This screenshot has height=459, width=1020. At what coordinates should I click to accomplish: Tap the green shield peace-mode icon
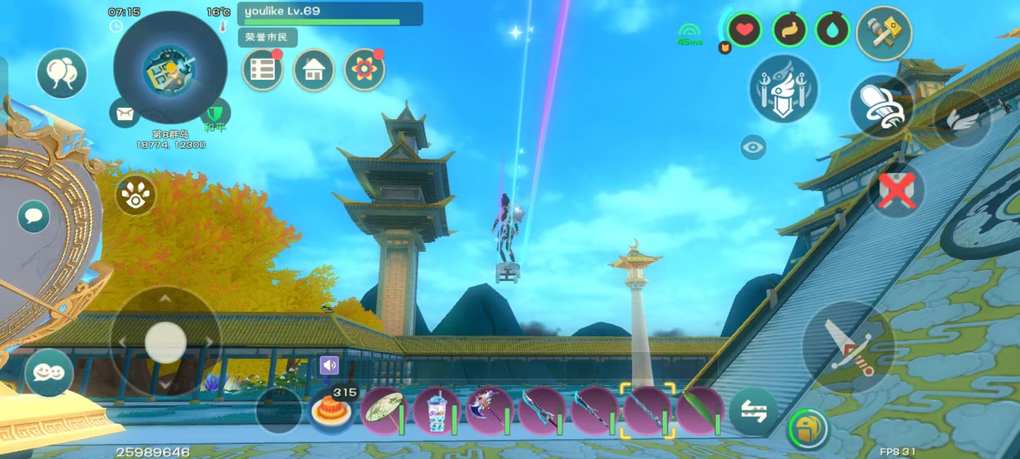[x=215, y=114]
